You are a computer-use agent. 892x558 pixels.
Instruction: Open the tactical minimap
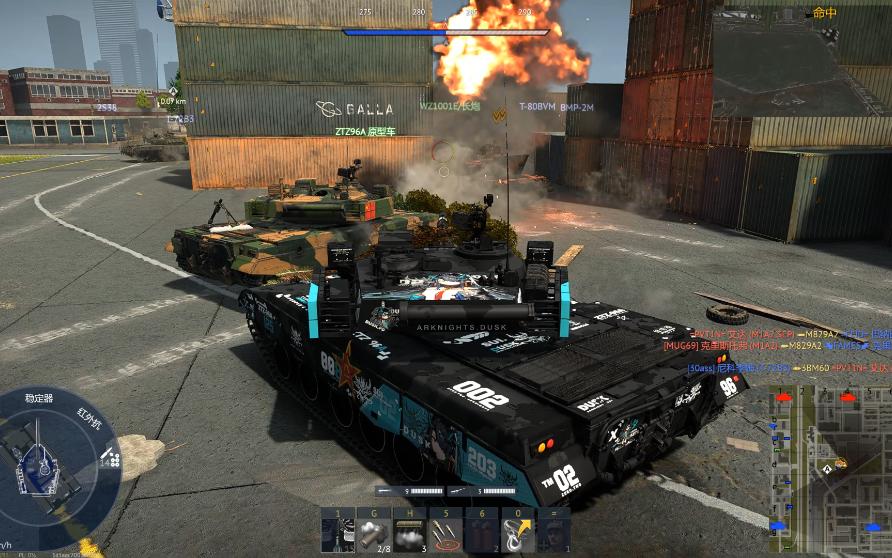point(829,462)
